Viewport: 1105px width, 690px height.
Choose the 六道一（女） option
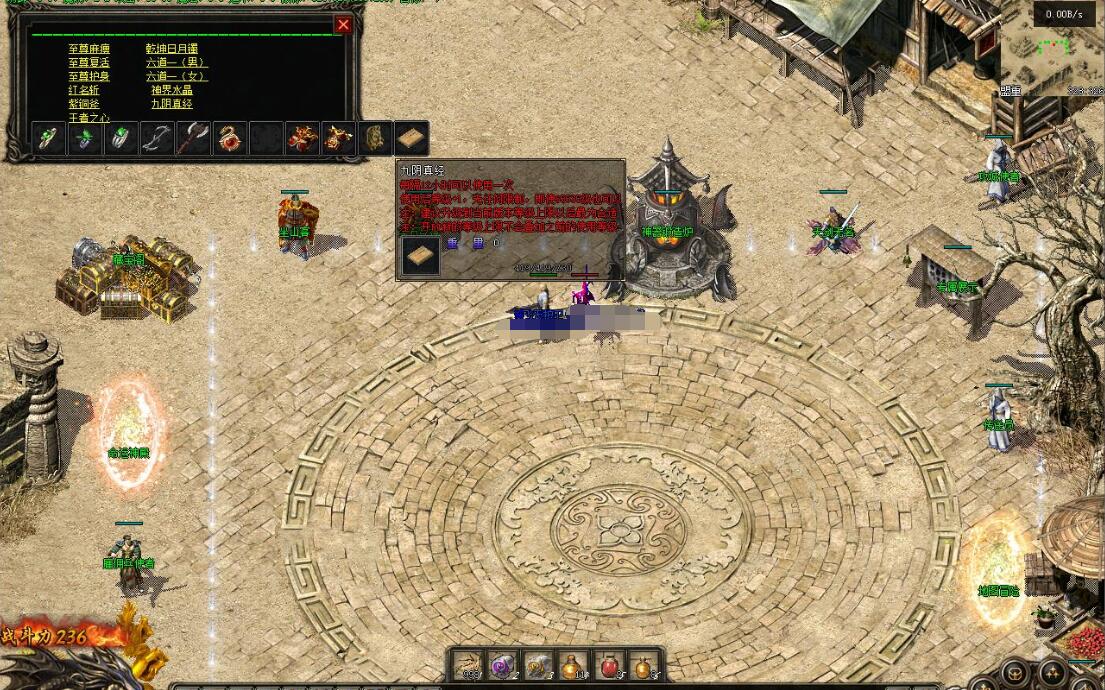pos(176,77)
